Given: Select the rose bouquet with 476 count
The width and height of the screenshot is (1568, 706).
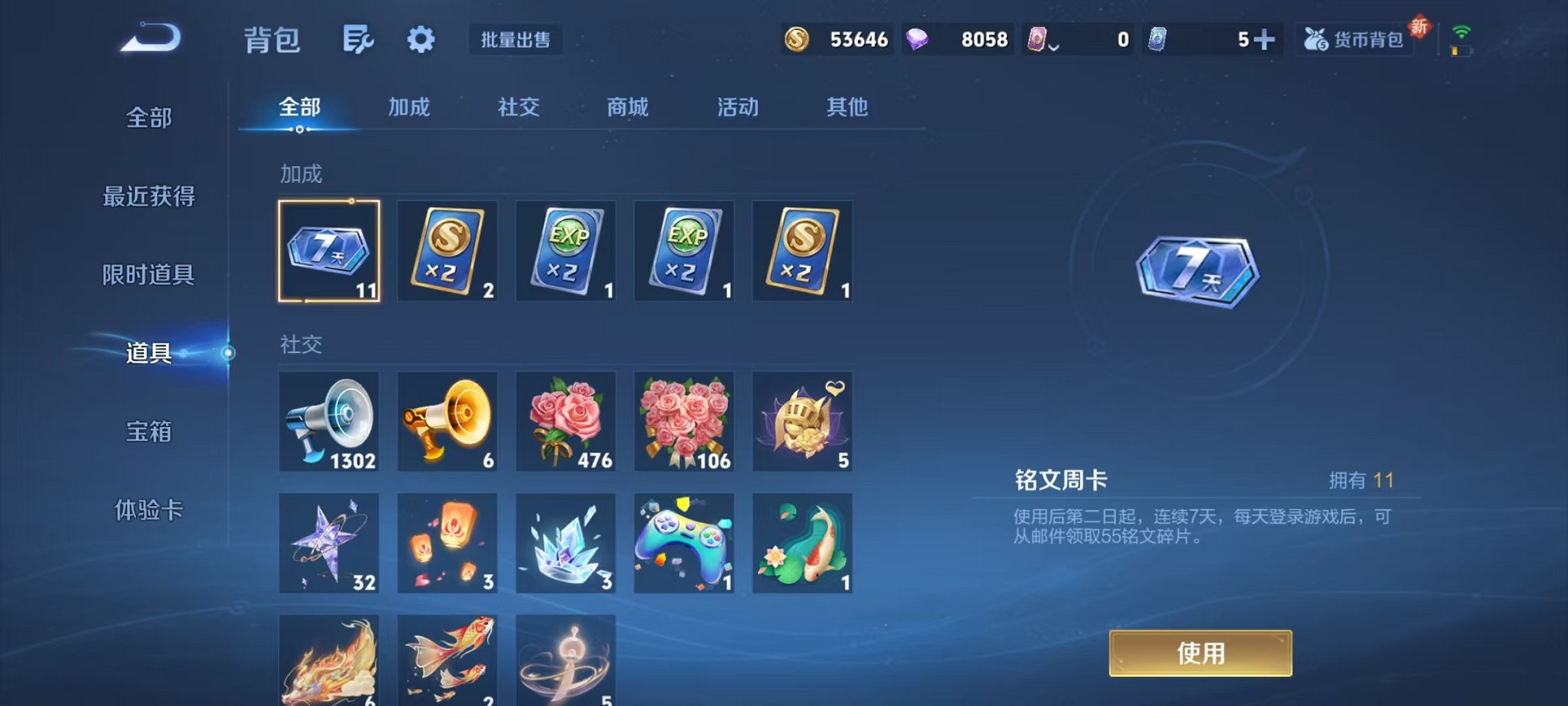Looking at the screenshot, I should [566, 421].
